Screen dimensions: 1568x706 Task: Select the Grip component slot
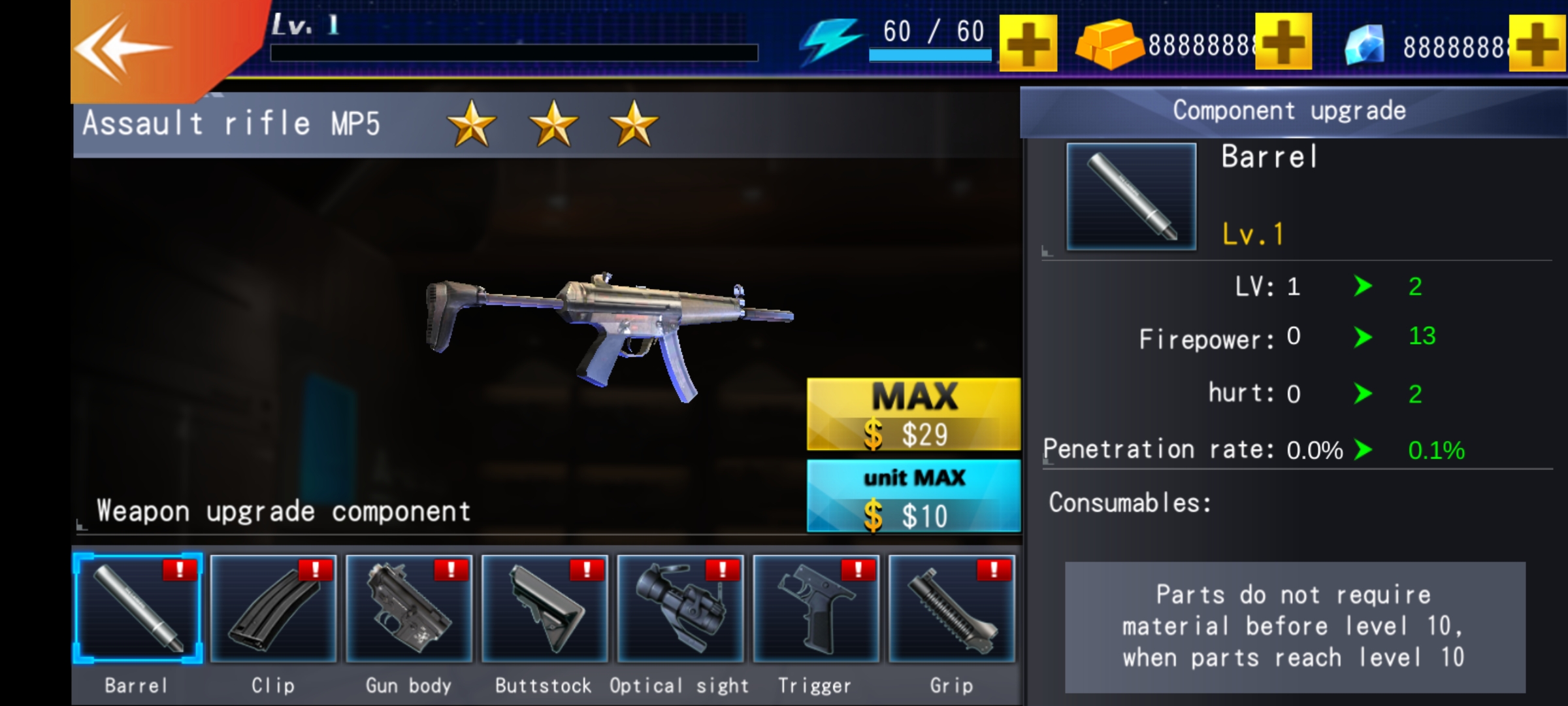[952, 609]
